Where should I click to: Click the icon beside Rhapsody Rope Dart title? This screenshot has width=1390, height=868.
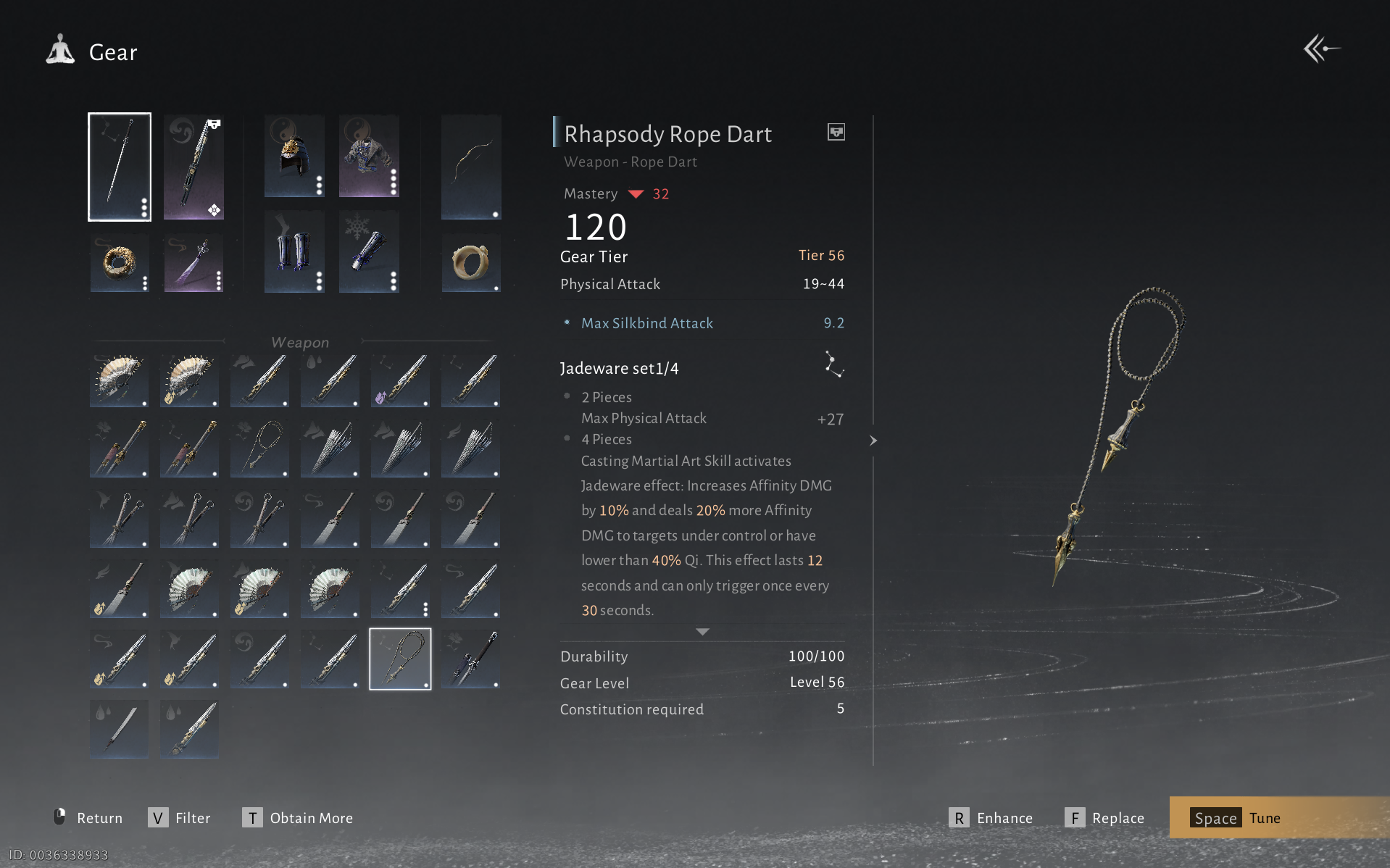coord(836,132)
